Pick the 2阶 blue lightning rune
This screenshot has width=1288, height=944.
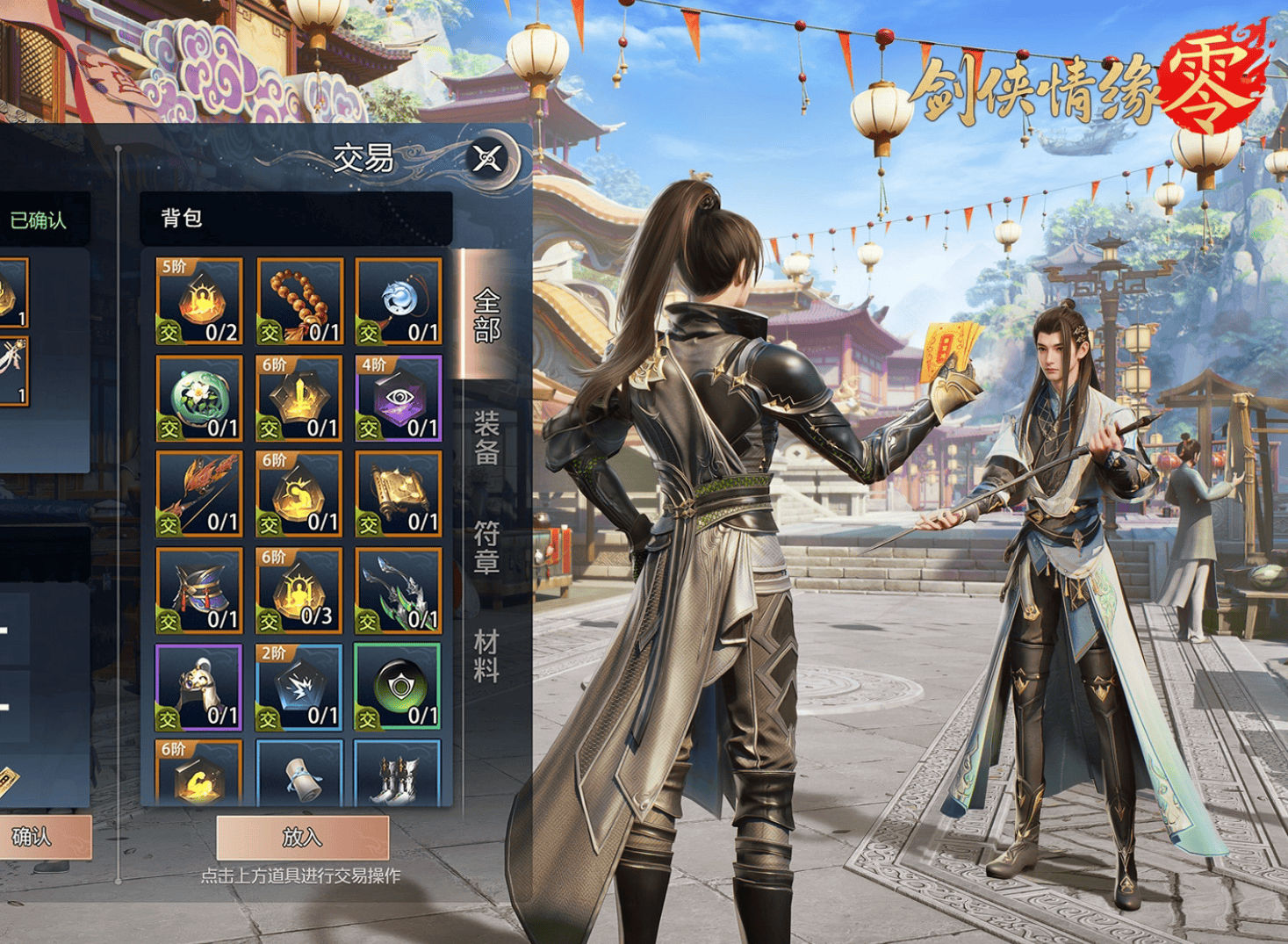[x=299, y=687]
